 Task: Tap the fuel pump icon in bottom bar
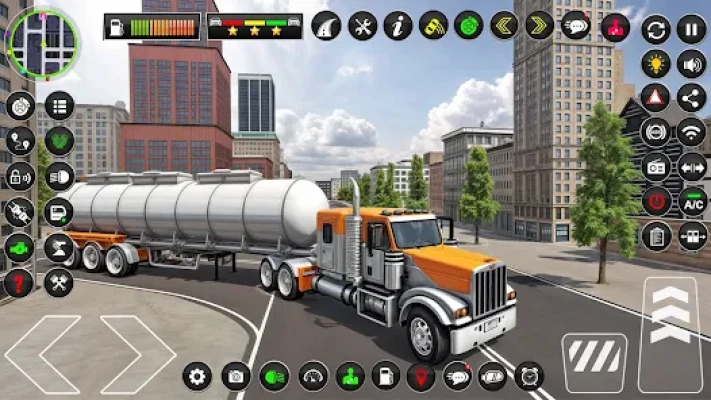[385, 376]
